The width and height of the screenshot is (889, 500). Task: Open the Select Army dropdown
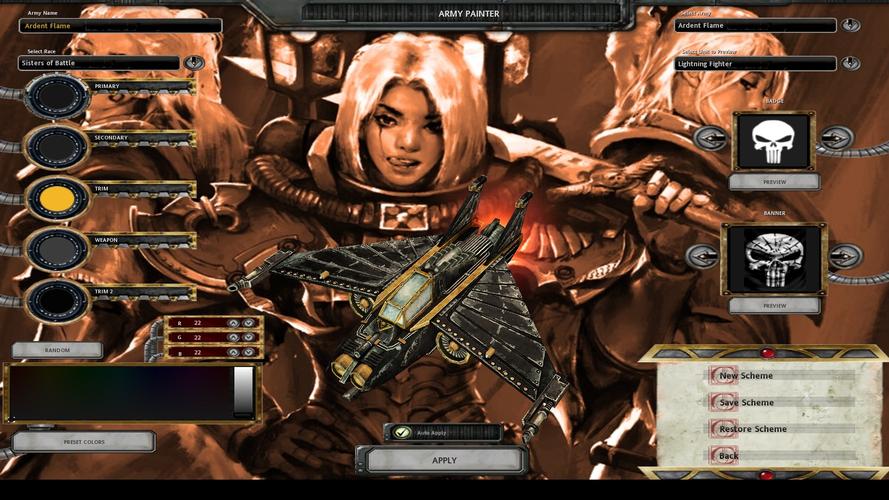(x=851, y=25)
